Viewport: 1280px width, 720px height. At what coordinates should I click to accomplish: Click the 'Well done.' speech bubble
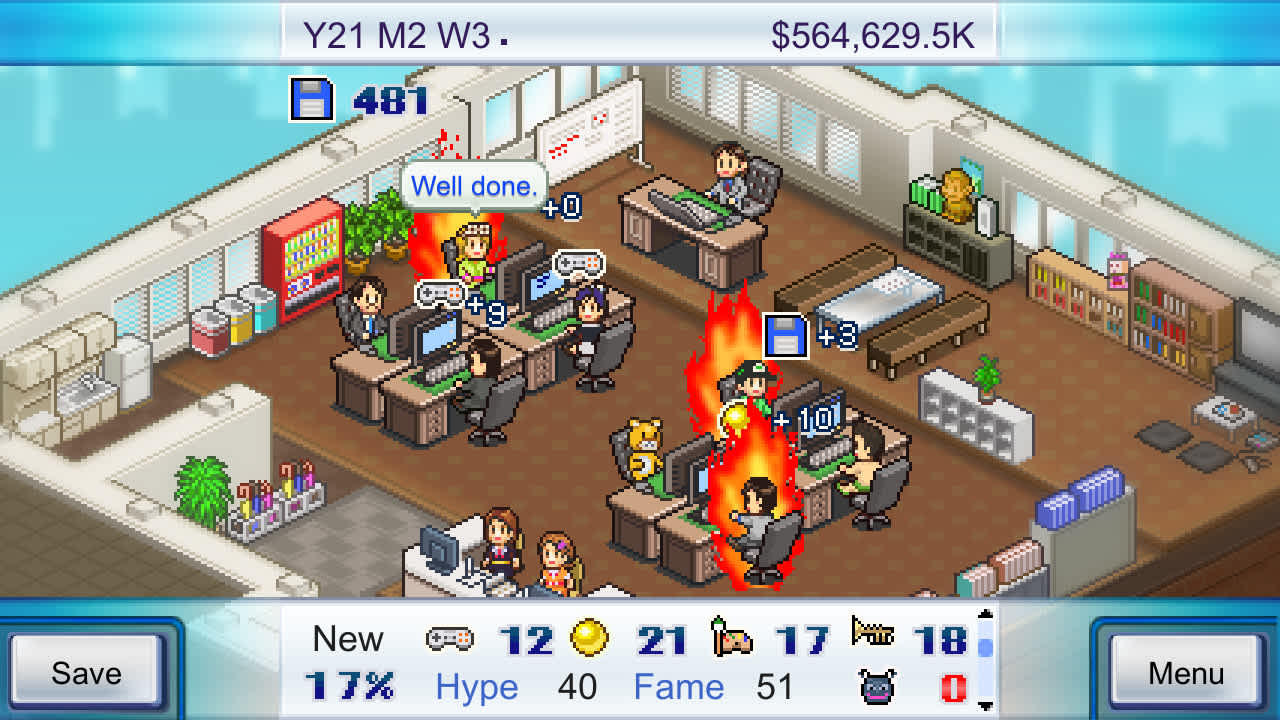click(x=475, y=186)
